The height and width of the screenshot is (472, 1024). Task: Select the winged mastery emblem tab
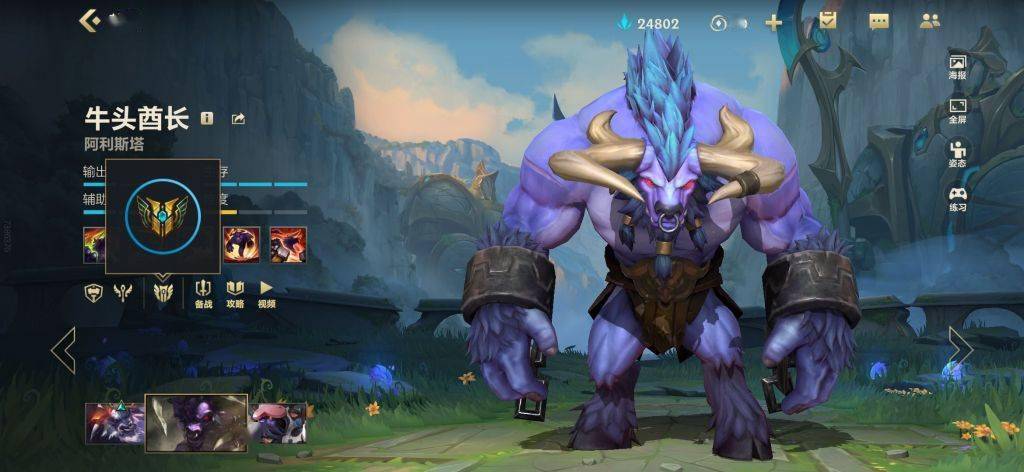coord(163,292)
